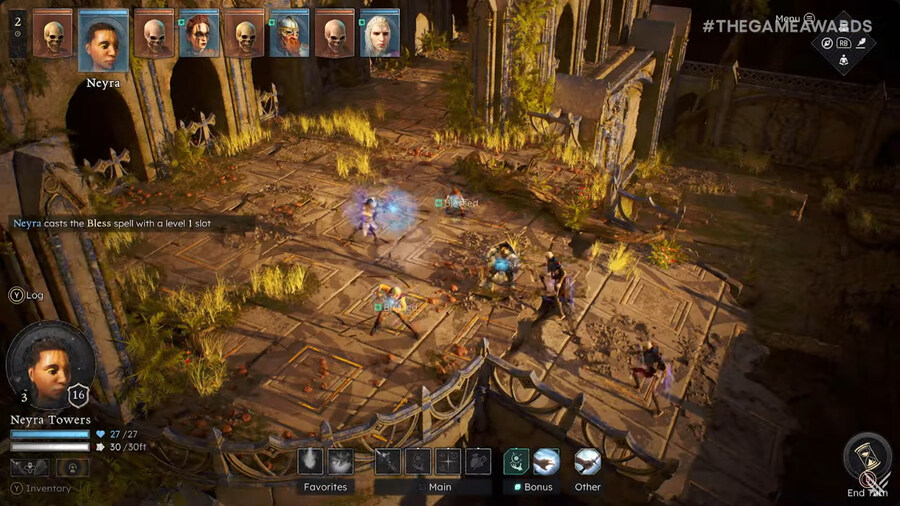Viewport: 900px width, 506px height.
Task: Select Neyra's portrait in the initiative bar
Action: tap(103, 40)
